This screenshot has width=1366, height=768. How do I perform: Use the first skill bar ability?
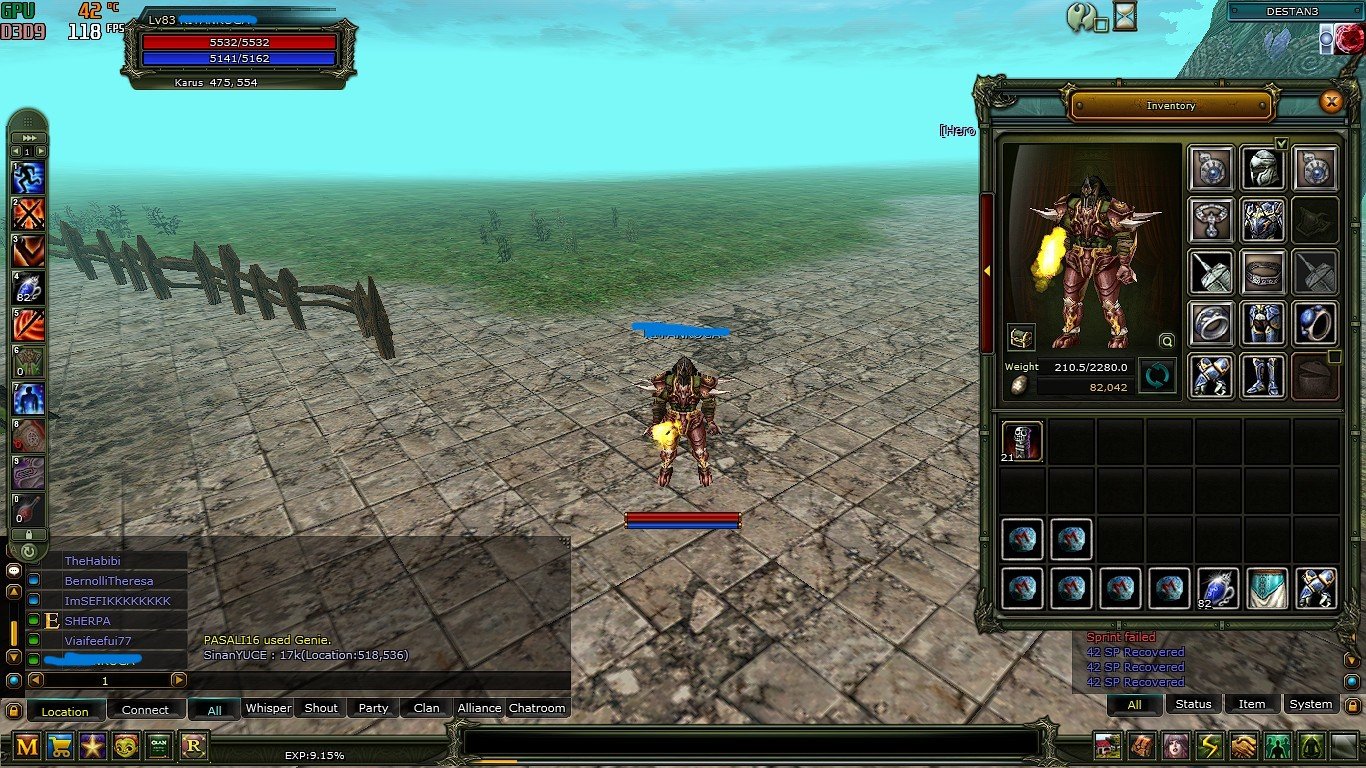pyautogui.click(x=28, y=178)
